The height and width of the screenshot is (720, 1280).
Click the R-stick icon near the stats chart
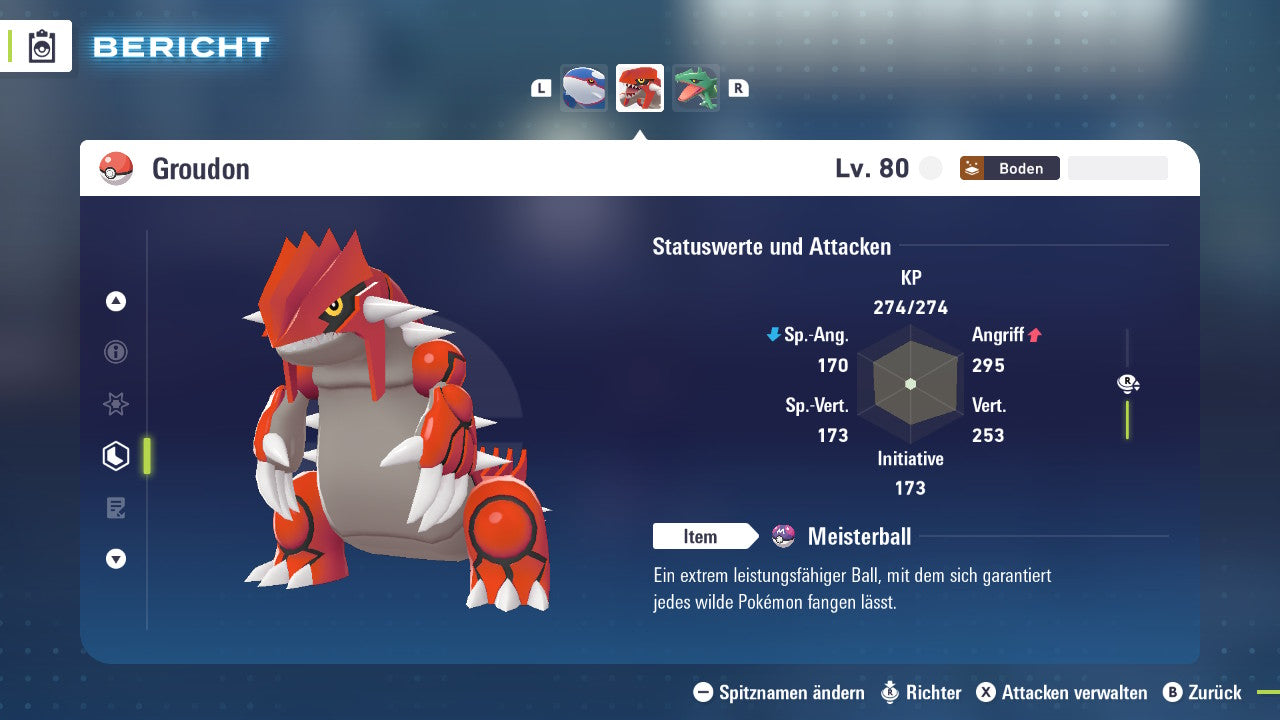click(x=1128, y=383)
